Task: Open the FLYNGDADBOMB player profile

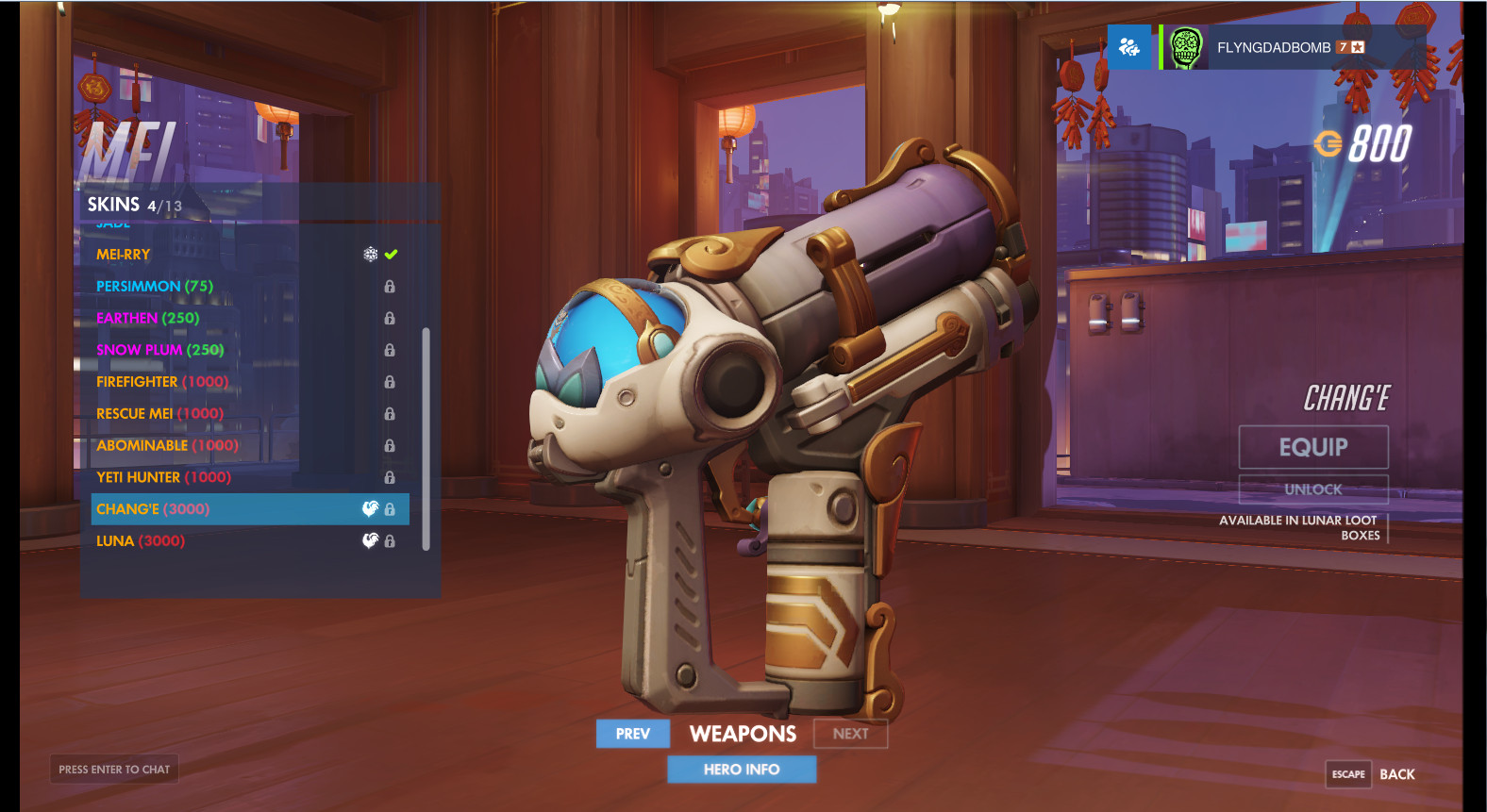Action: click(x=1274, y=47)
